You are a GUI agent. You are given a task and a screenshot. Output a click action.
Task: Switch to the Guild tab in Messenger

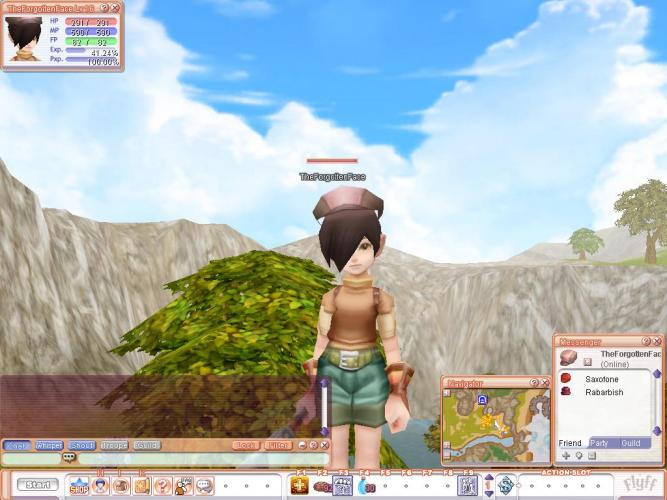[631, 442]
